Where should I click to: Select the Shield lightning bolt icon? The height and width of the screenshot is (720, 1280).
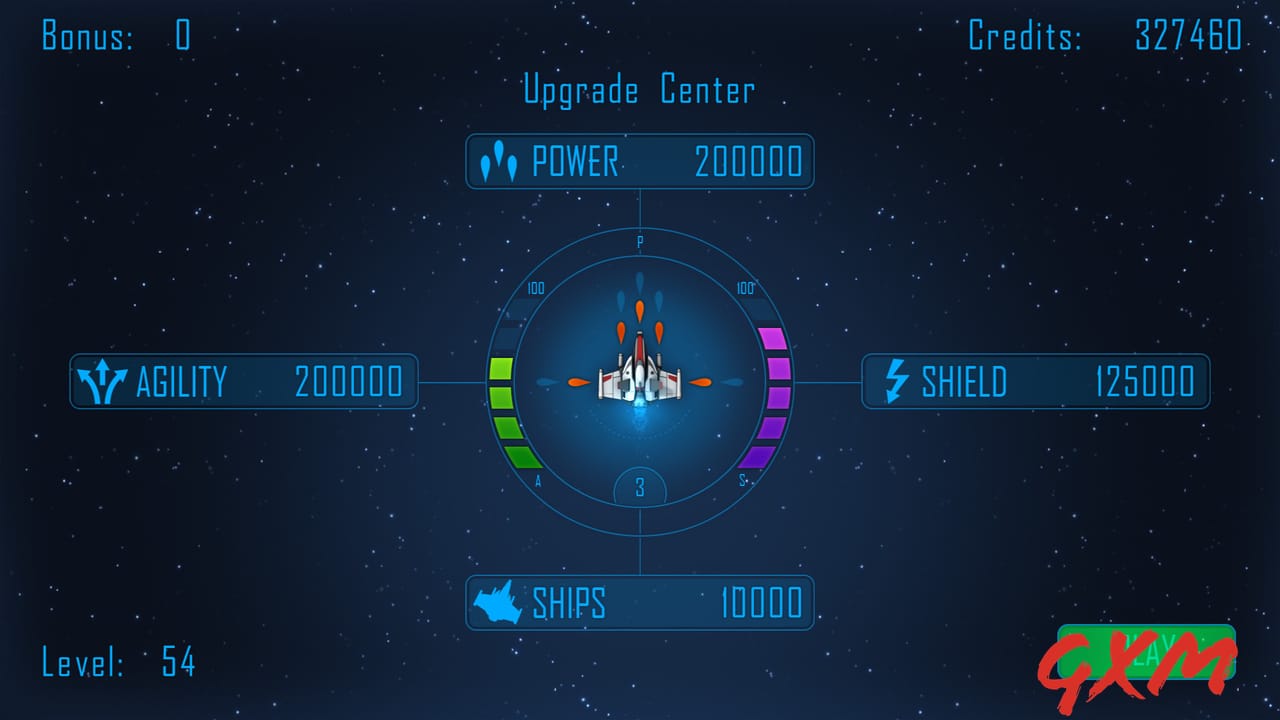point(895,381)
